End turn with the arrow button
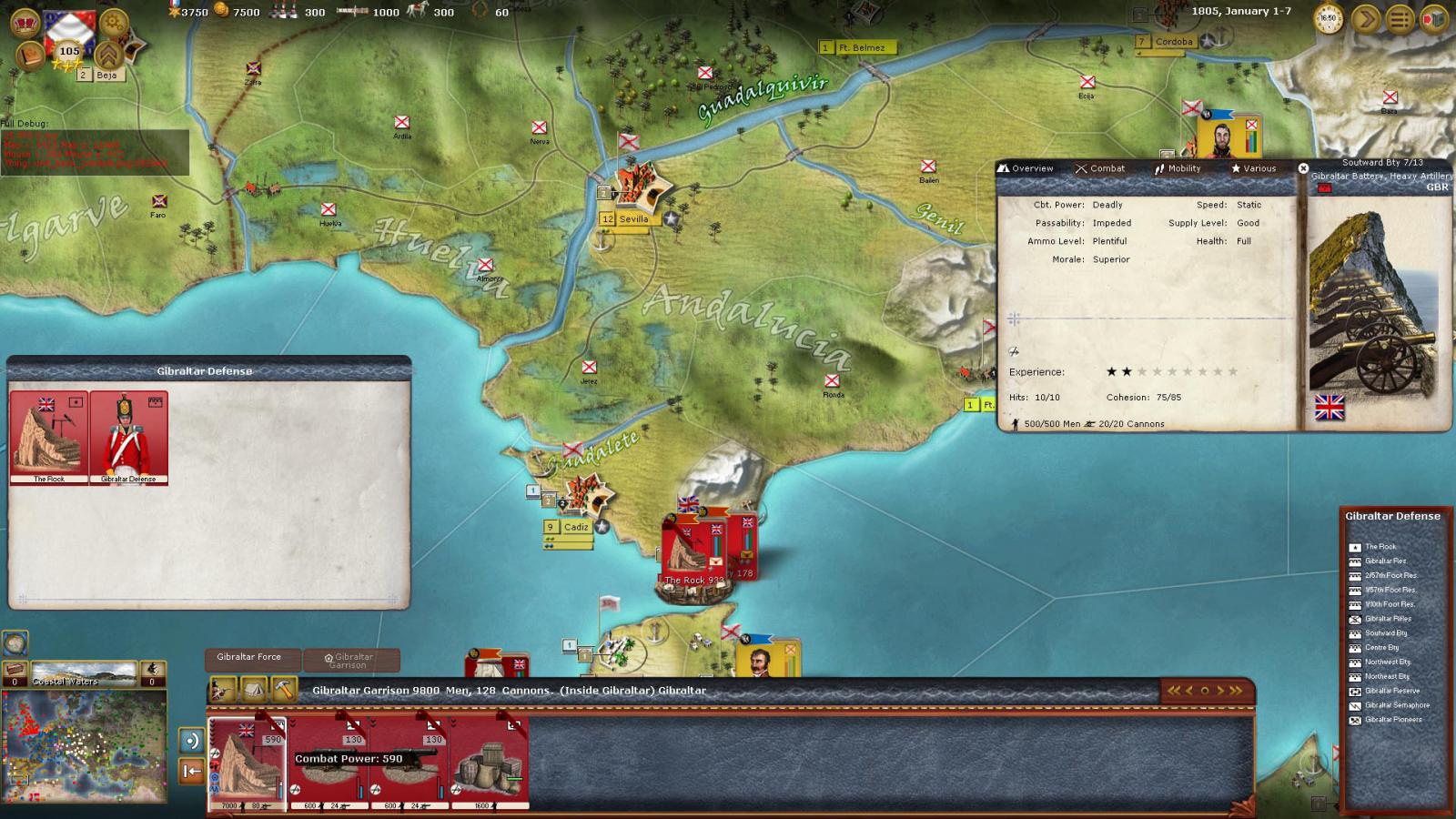 tap(1365, 19)
